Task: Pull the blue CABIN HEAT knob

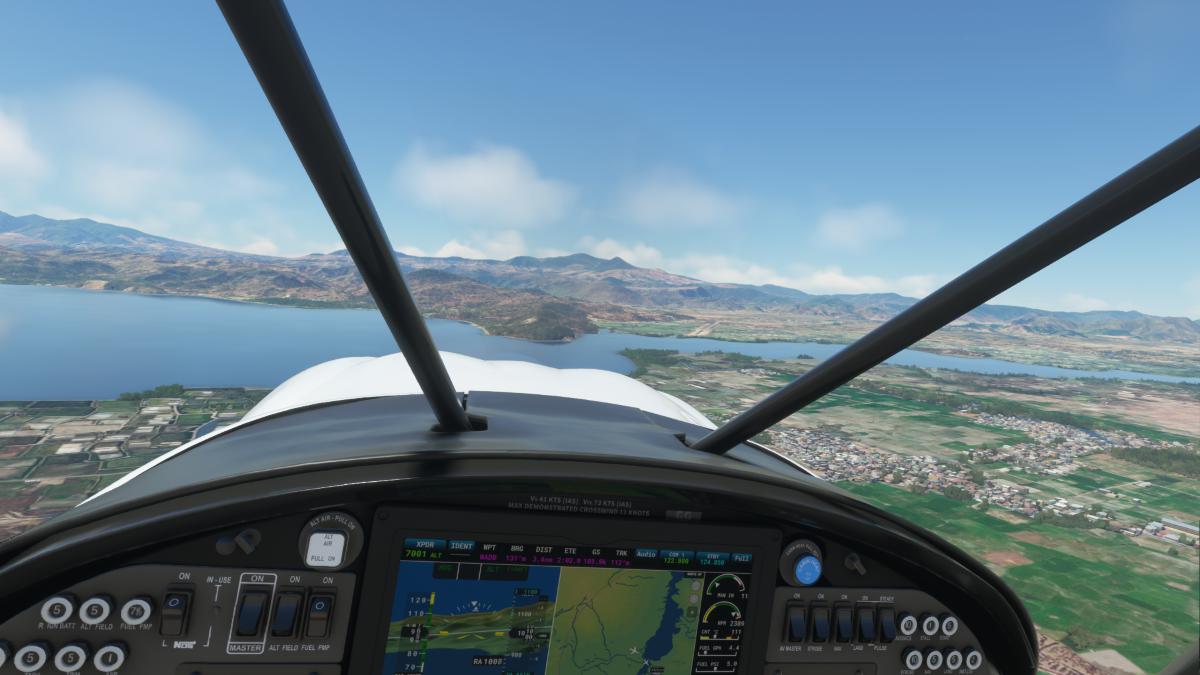Action: pyautogui.click(x=806, y=568)
